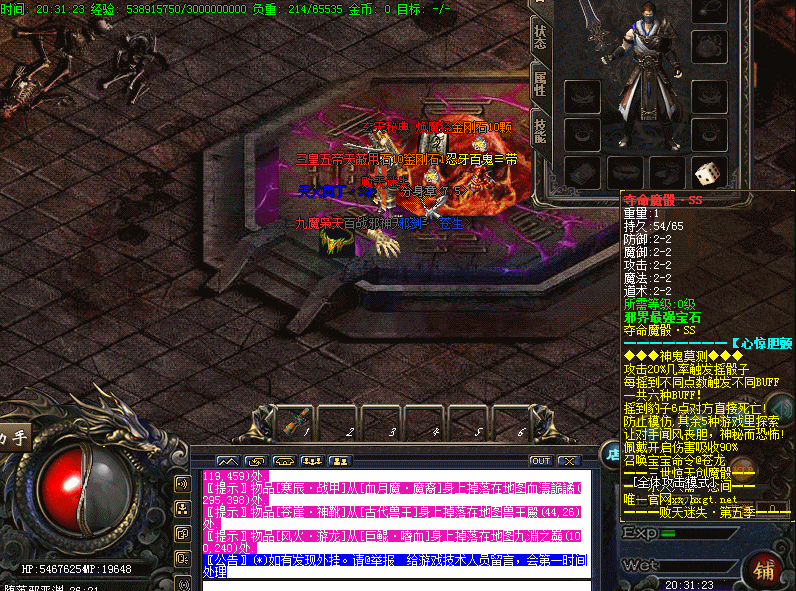Screen dimensions: 796x591
Task: Switch to the 属性 attributes tab
Action: [539, 86]
